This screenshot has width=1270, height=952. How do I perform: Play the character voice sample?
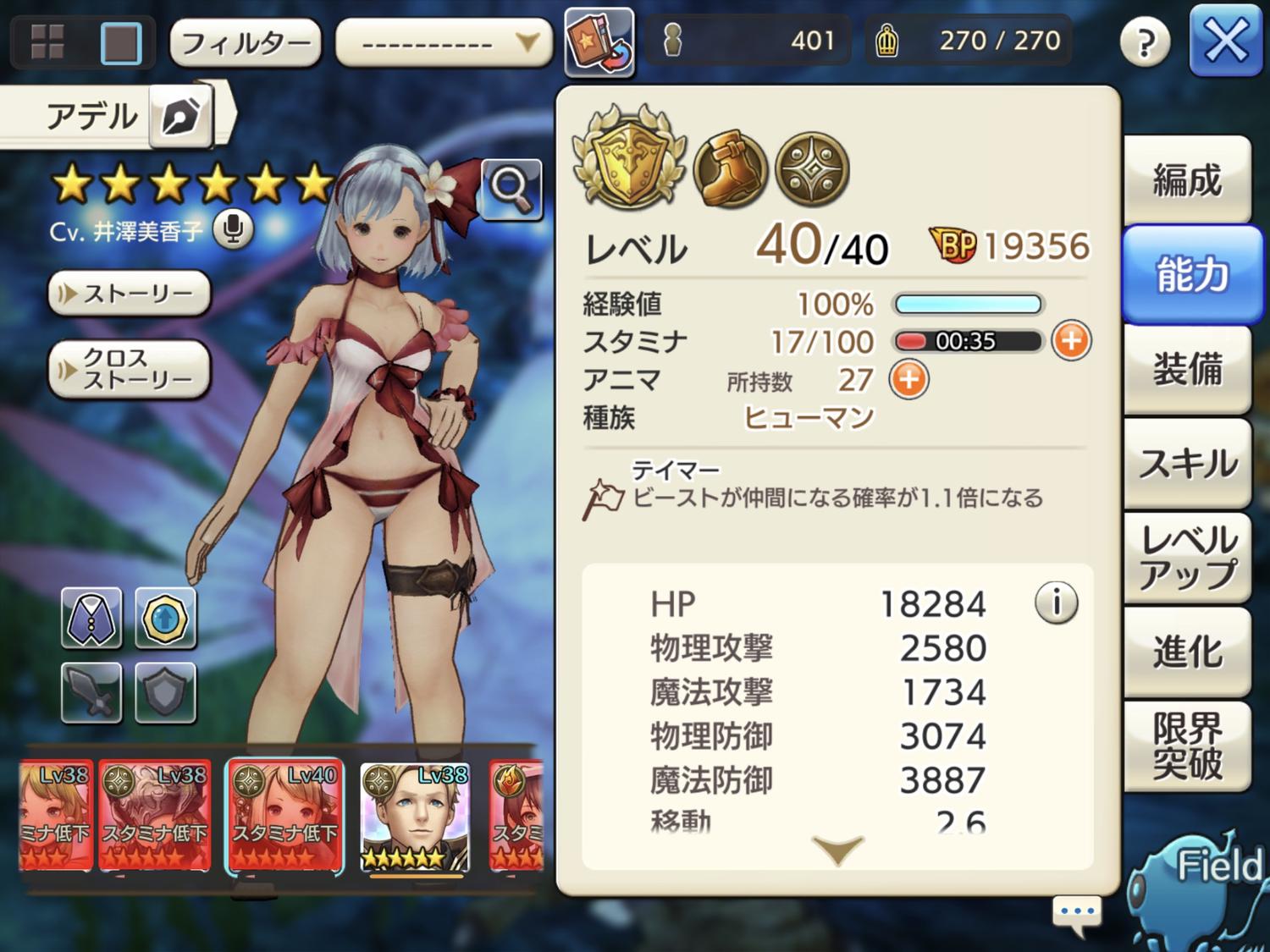pyautogui.click(x=233, y=229)
